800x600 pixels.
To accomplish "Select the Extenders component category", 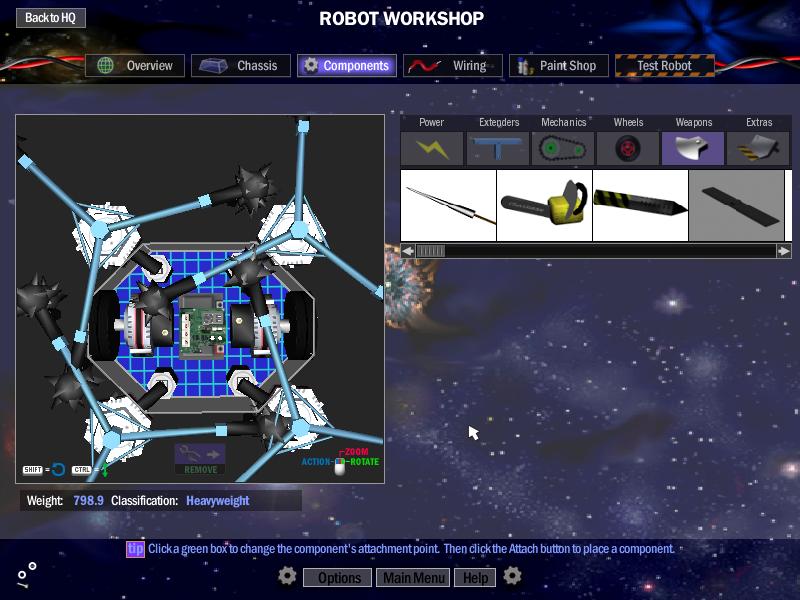I will coord(498,148).
